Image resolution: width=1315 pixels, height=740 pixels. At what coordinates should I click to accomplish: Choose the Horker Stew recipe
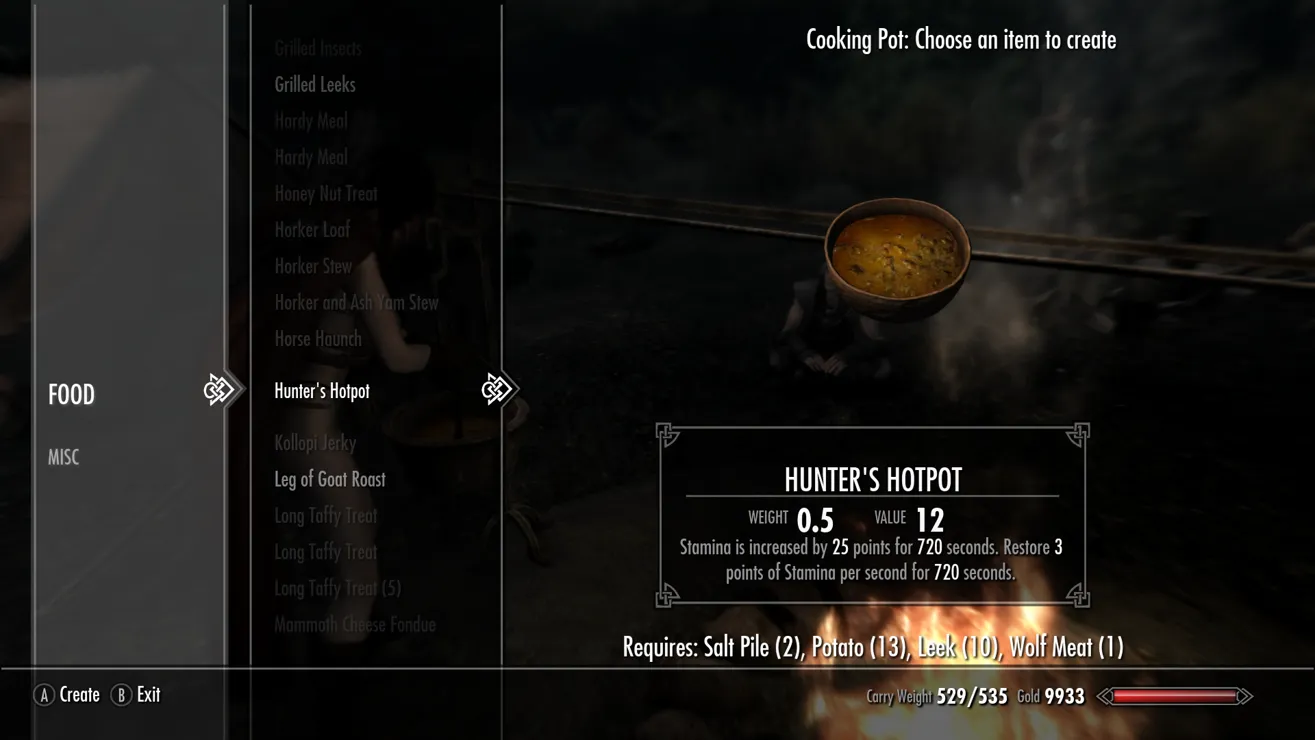coord(313,266)
